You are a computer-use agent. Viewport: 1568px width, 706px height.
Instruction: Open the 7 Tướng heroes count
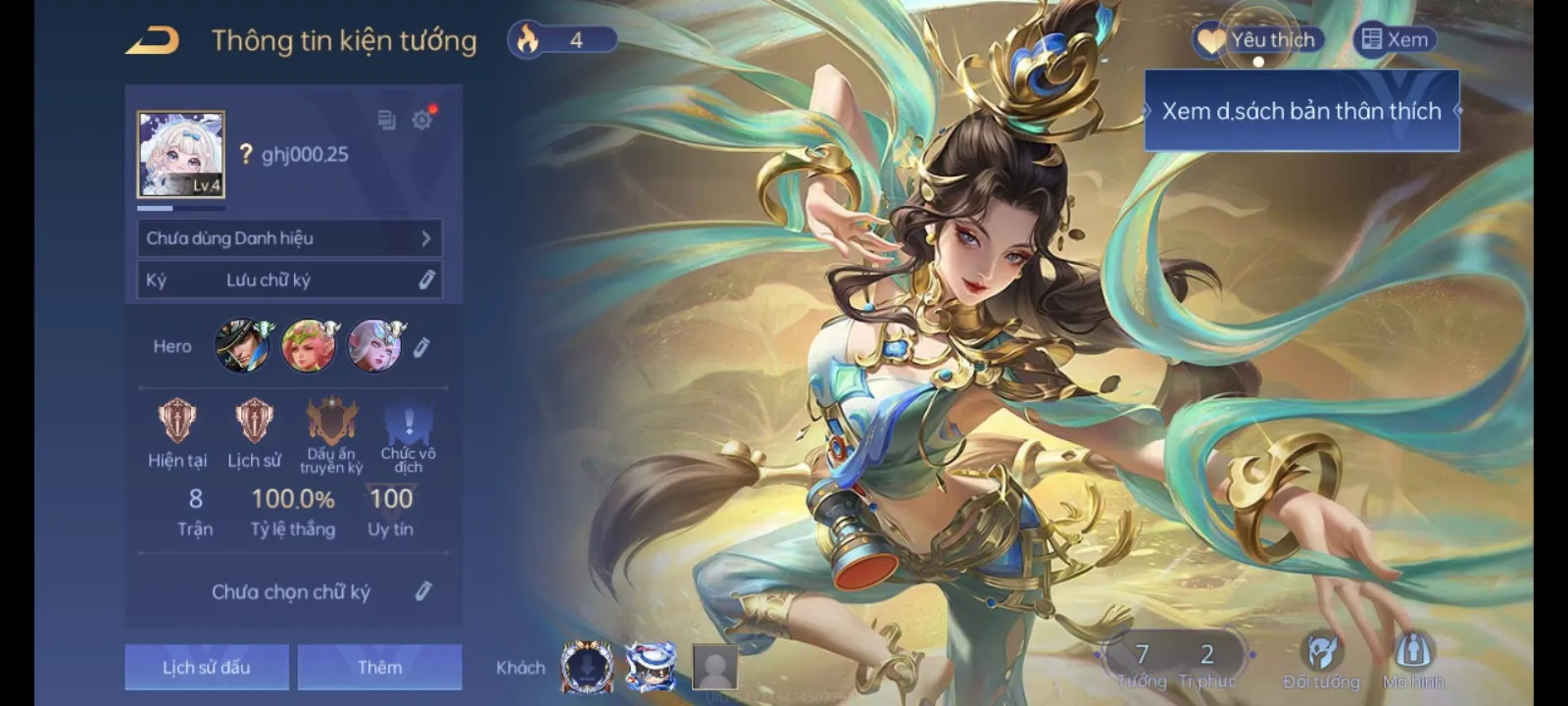pos(1142,663)
